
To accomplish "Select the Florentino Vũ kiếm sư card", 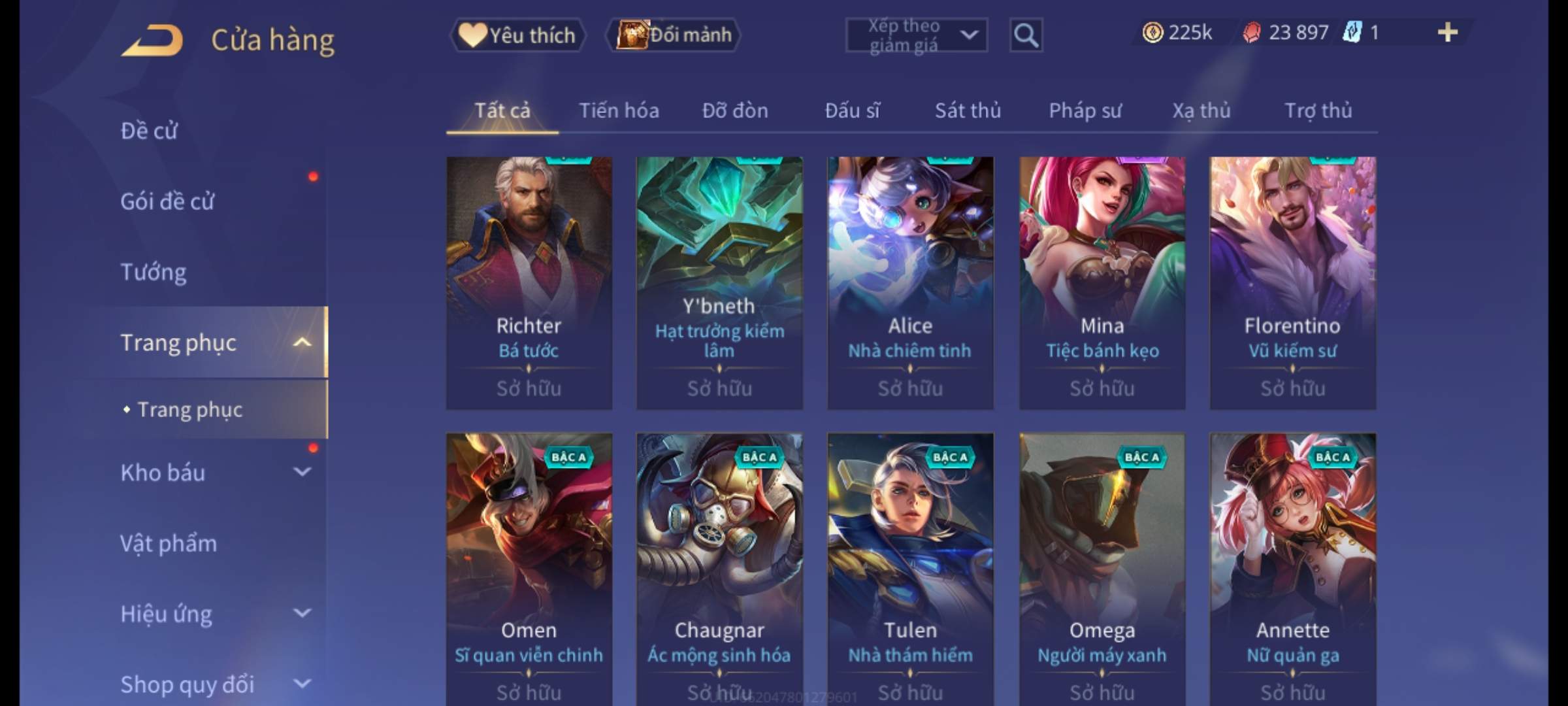I will coord(1292,282).
